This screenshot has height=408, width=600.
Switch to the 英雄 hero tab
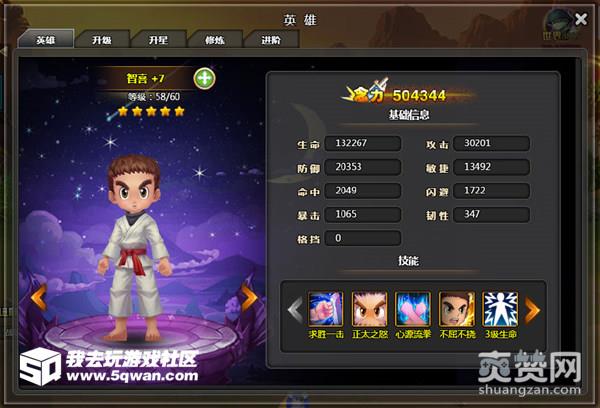click(45, 41)
